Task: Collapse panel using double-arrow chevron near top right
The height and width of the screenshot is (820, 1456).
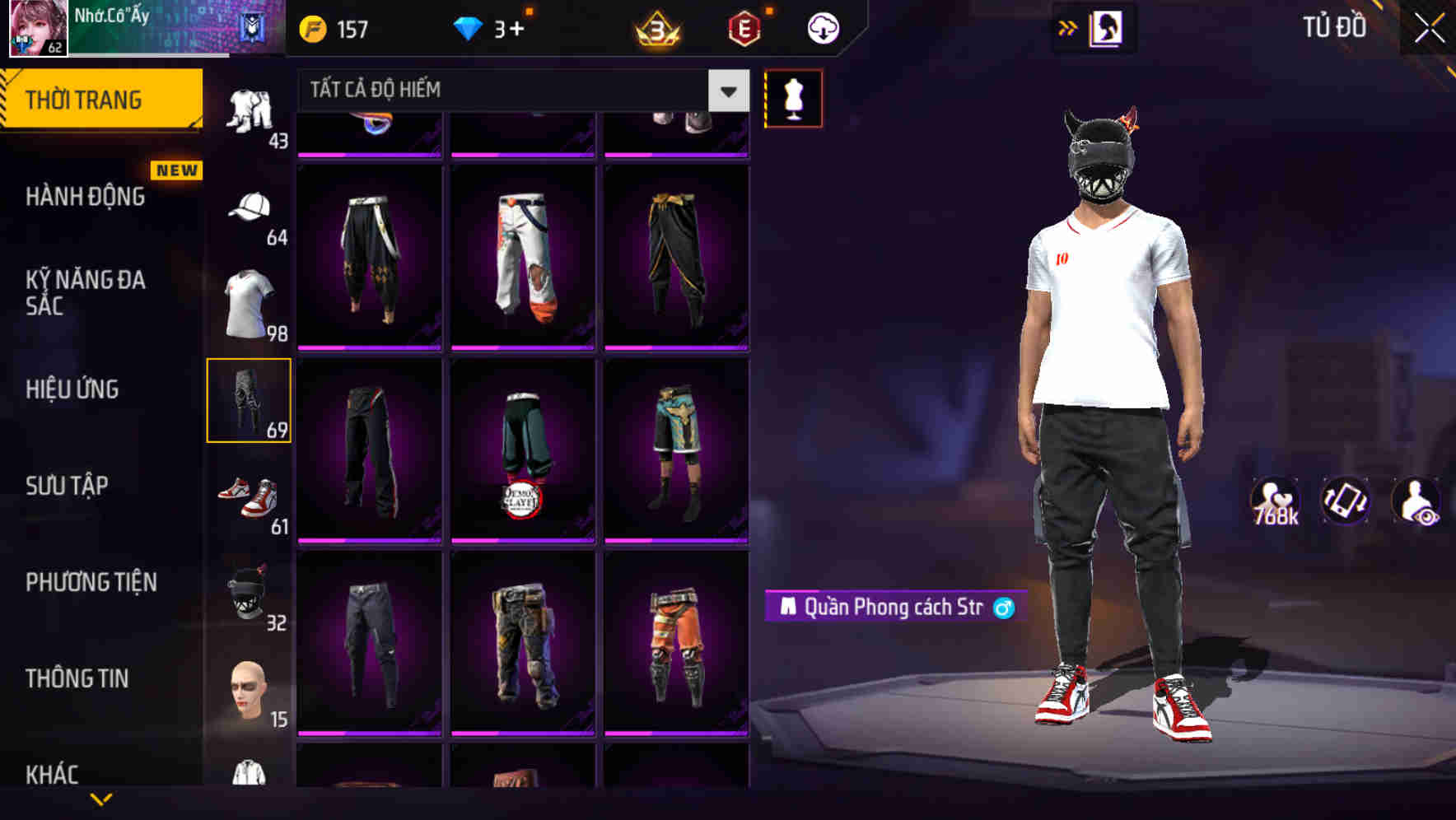Action: pos(1068,27)
